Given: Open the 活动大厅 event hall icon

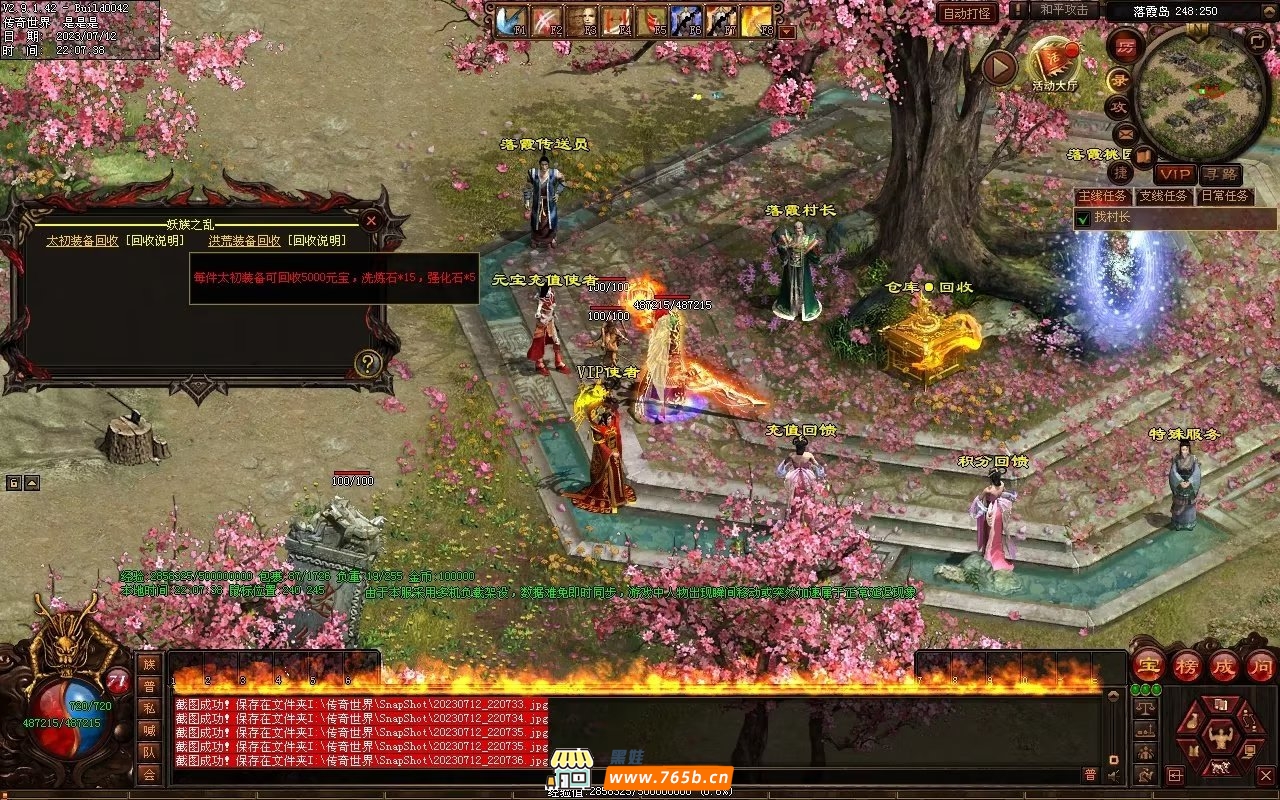Looking at the screenshot, I should click(1056, 62).
